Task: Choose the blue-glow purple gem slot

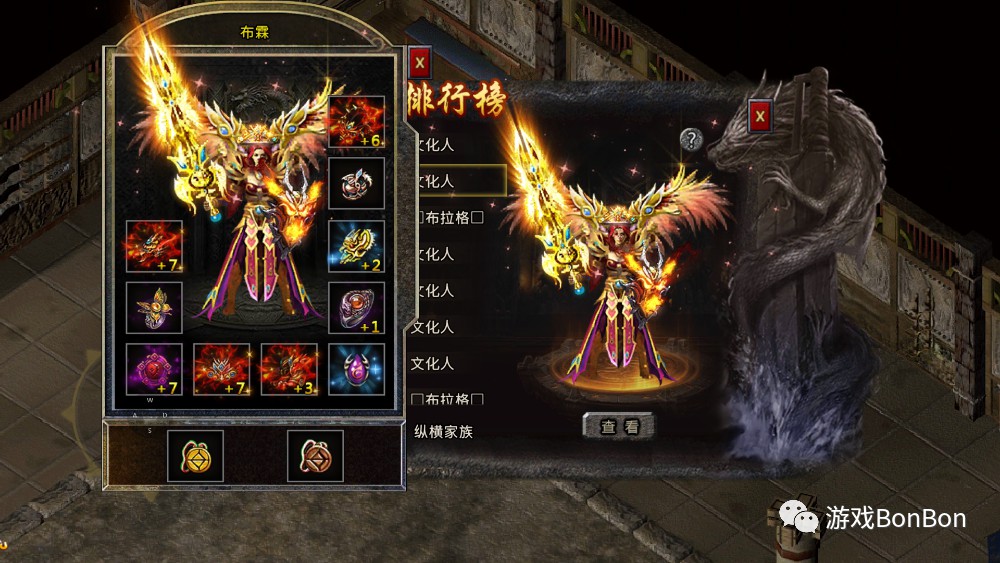Action: 356,369
